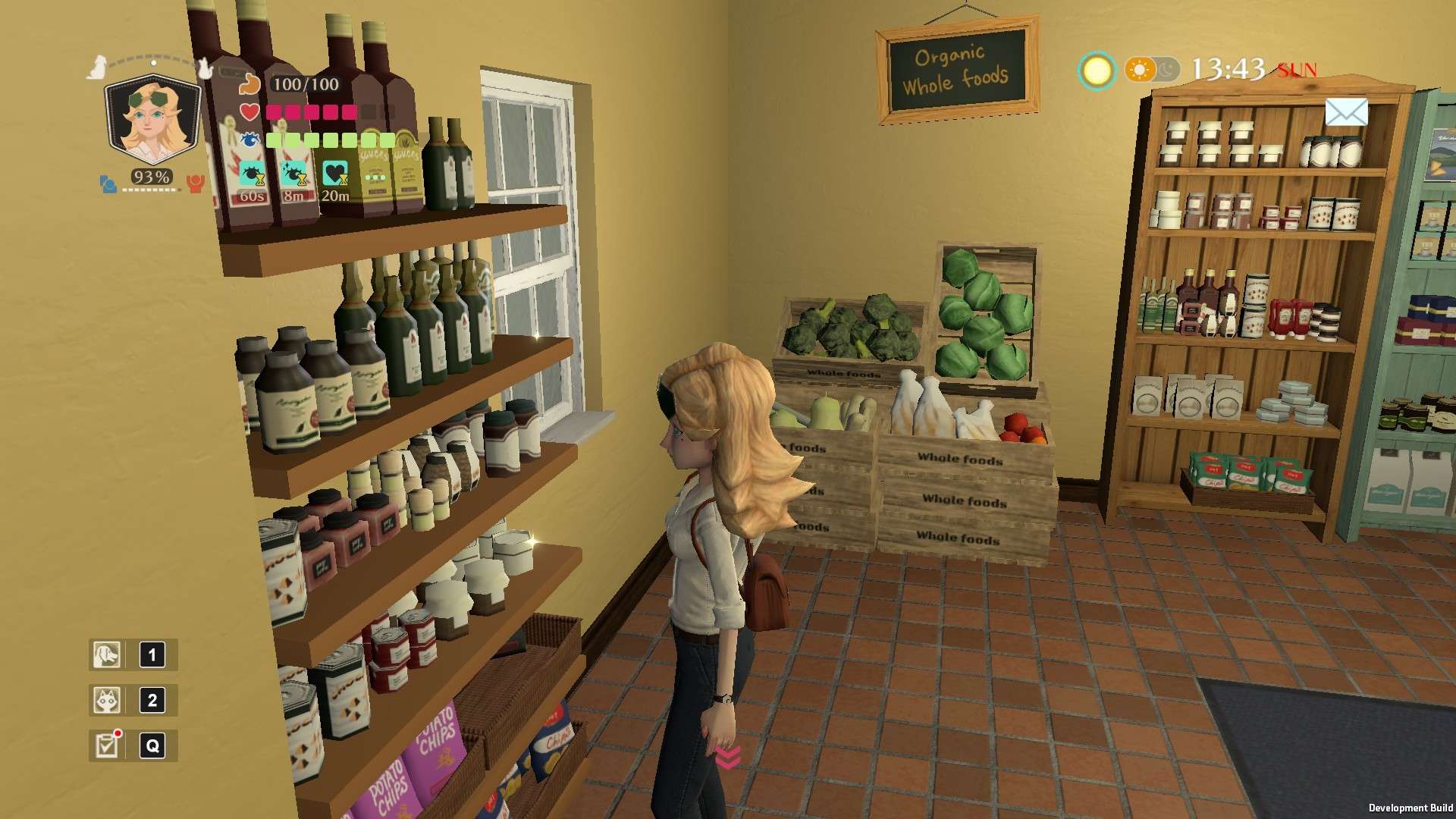Click the blue masks icon beside 93%

pos(108,184)
